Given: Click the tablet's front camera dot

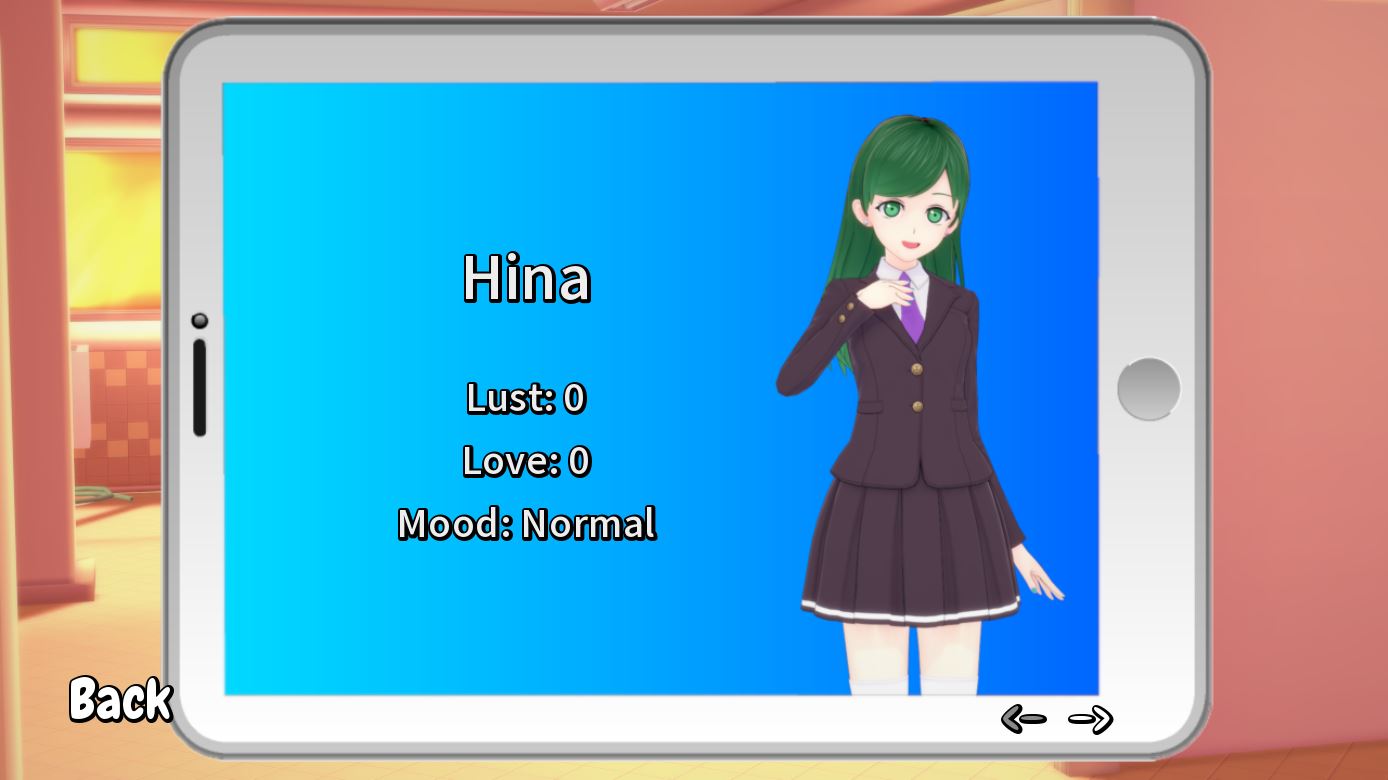Looking at the screenshot, I should point(201,319).
